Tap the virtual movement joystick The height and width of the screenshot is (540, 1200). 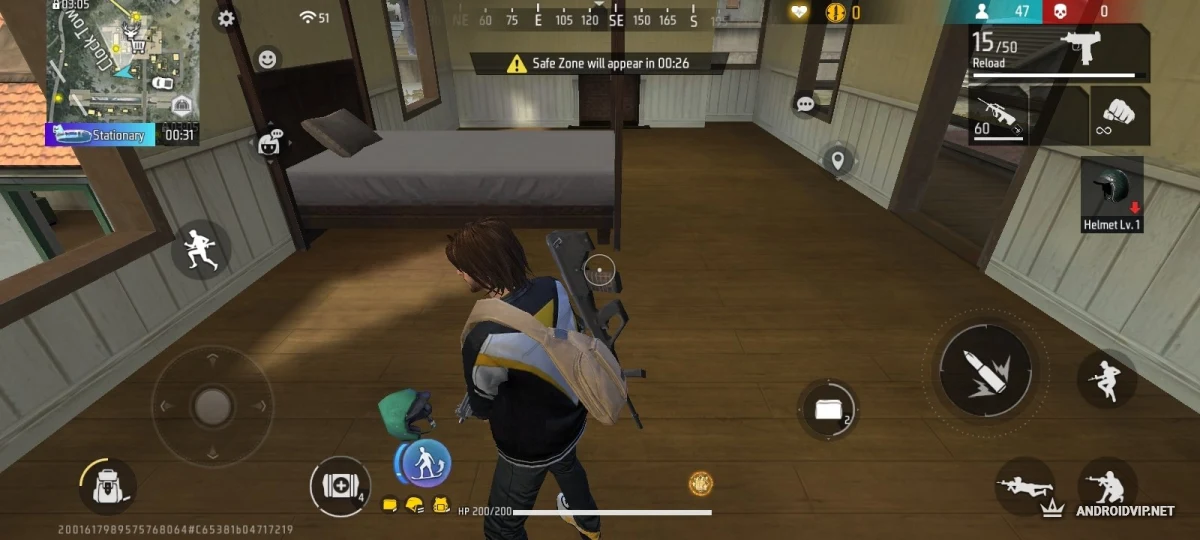tap(212, 405)
